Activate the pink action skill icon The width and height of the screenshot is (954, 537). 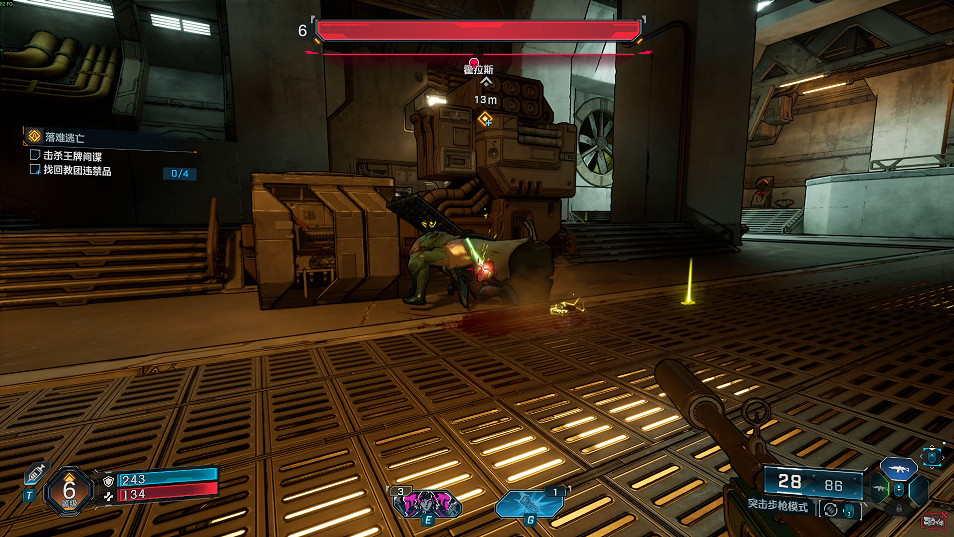427,503
